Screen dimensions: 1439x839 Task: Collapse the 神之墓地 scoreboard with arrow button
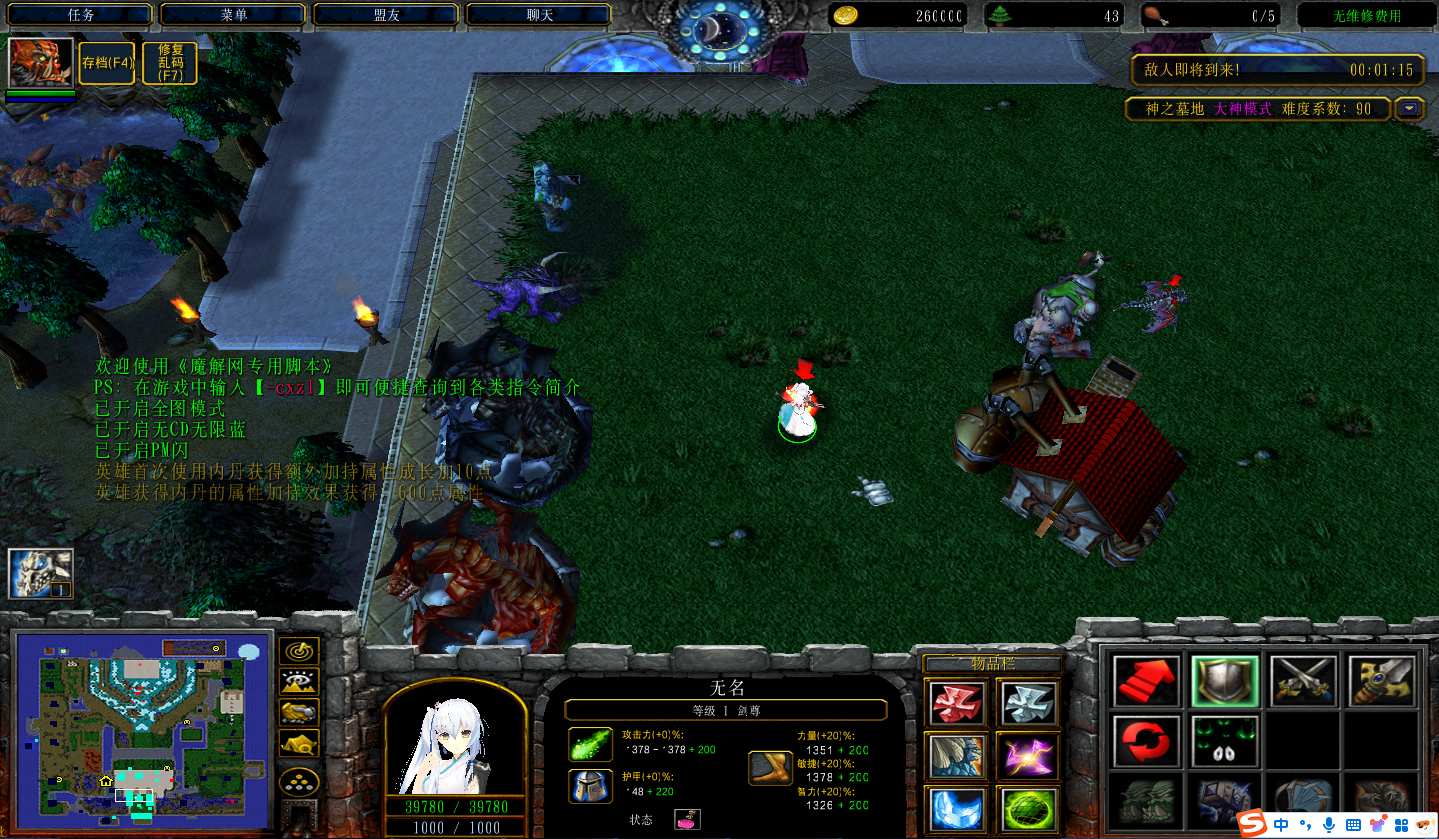click(x=1409, y=108)
